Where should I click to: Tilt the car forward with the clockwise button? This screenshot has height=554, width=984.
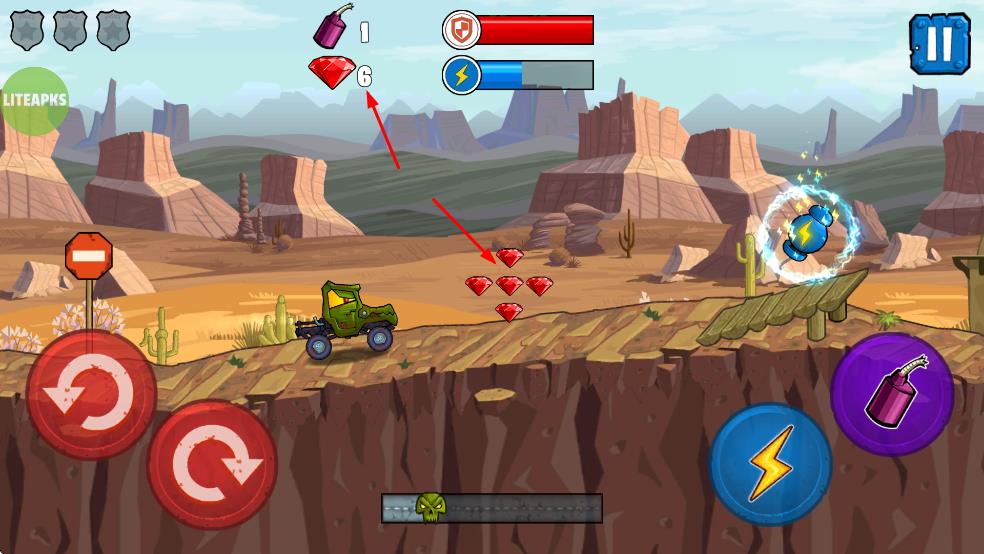tap(212, 463)
